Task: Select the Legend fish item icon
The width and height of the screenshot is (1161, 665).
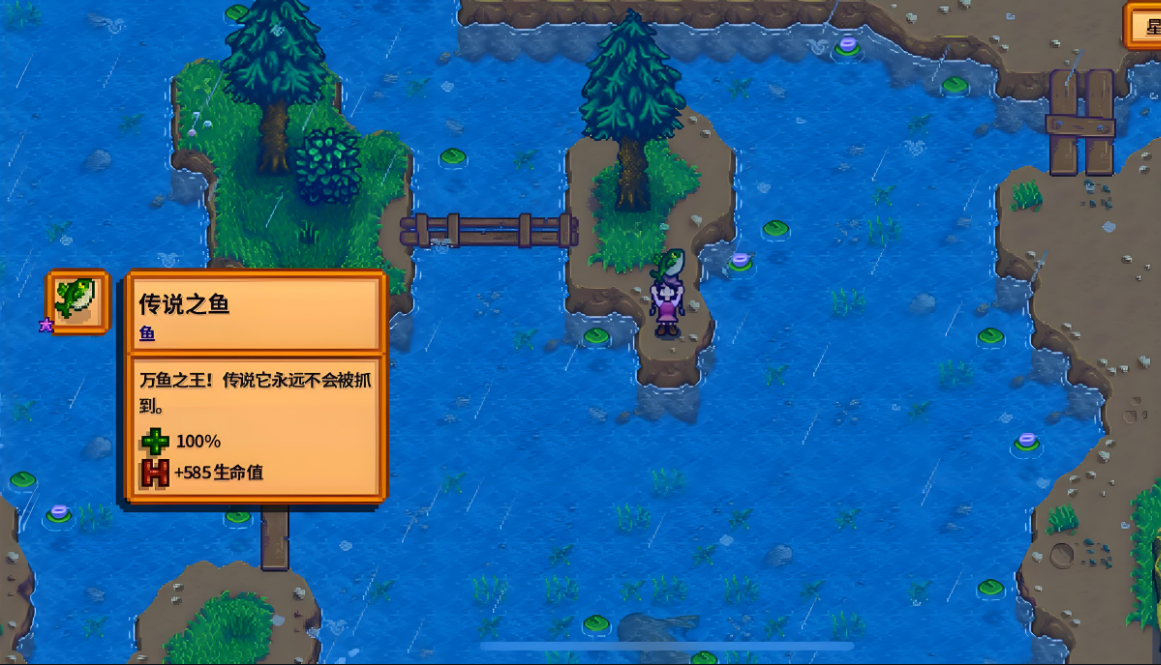Action: click(x=78, y=301)
